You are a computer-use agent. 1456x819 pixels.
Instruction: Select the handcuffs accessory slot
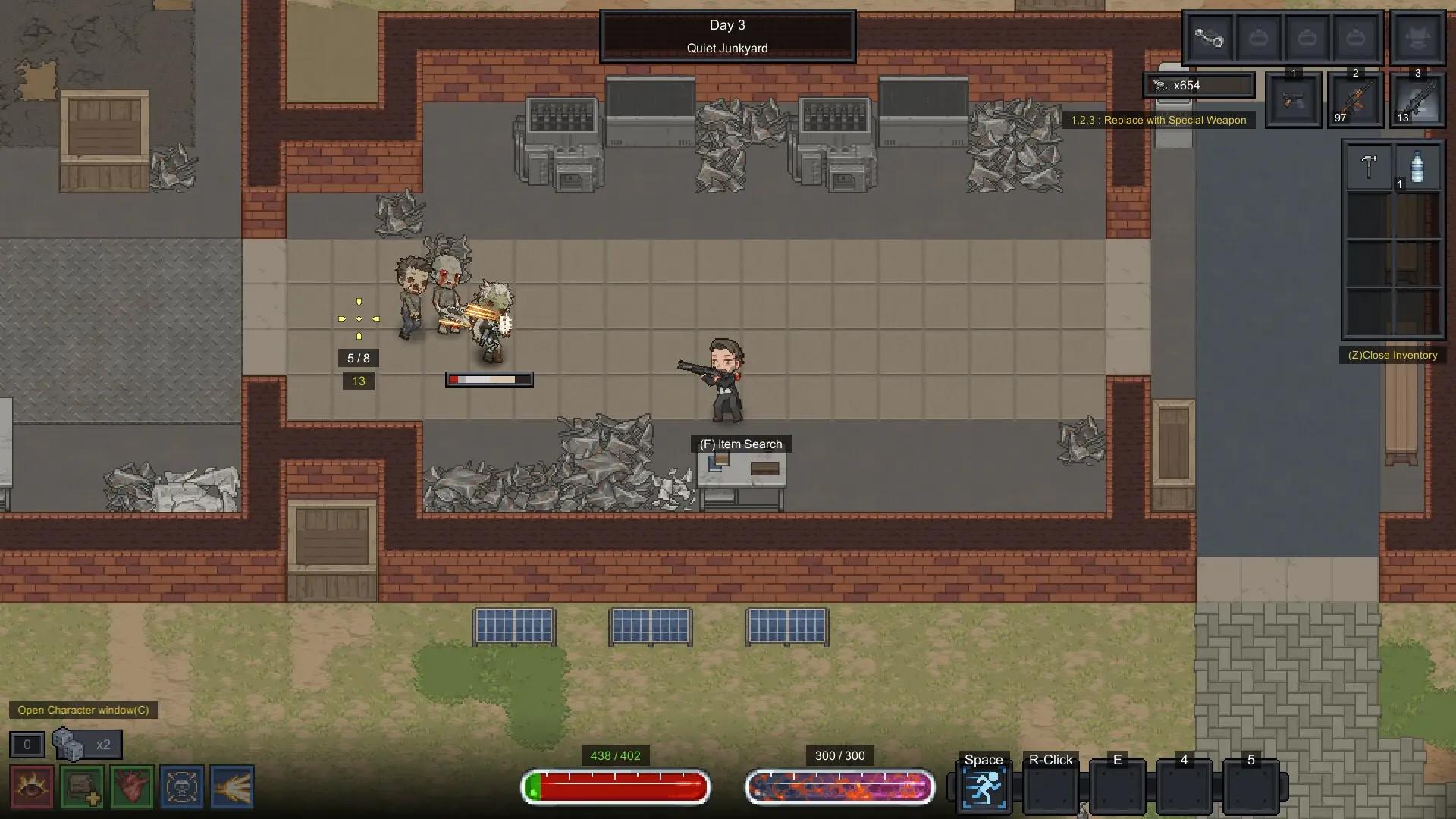[1210, 37]
